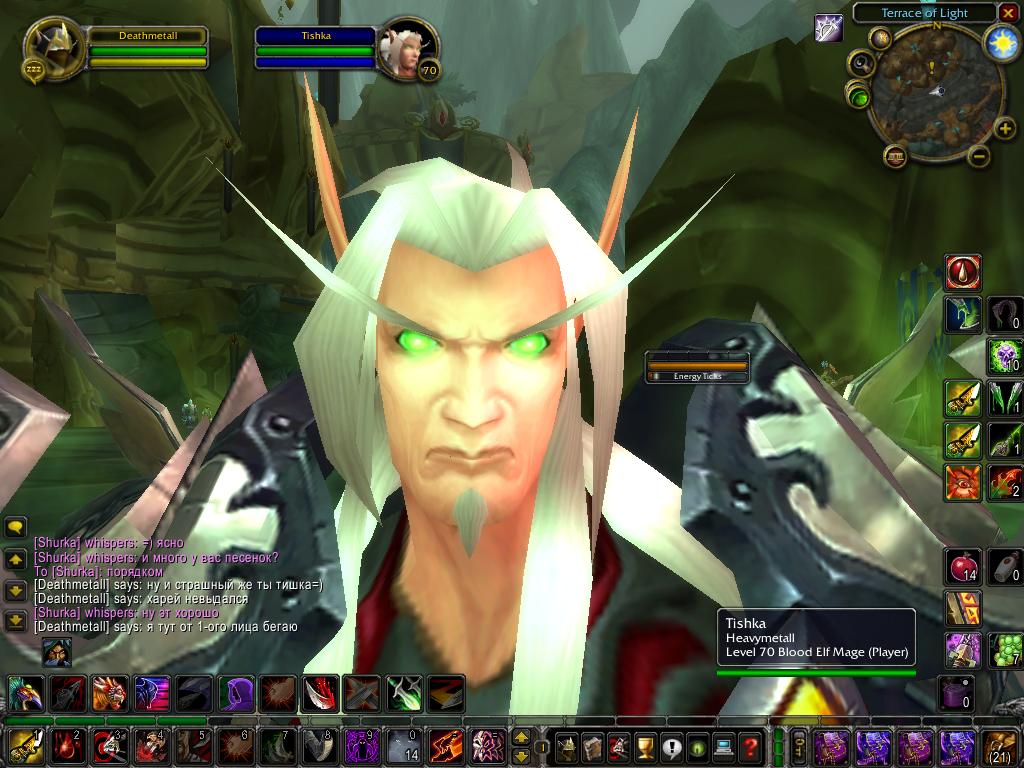This screenshot has width=1024, height=768.
Task: Toggle the minimap tracking magnifier button
Action: pos(860,66)
